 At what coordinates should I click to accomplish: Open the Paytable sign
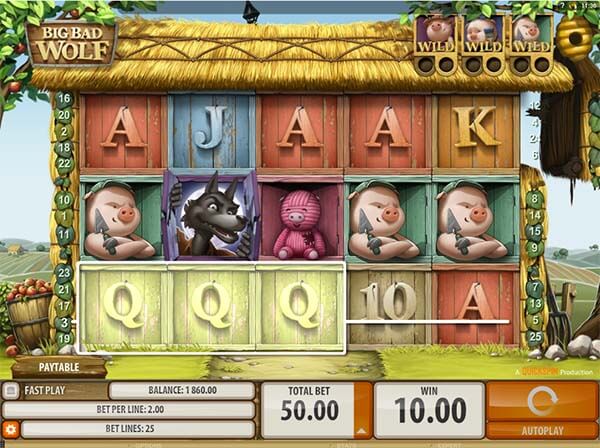pos(59,367)
